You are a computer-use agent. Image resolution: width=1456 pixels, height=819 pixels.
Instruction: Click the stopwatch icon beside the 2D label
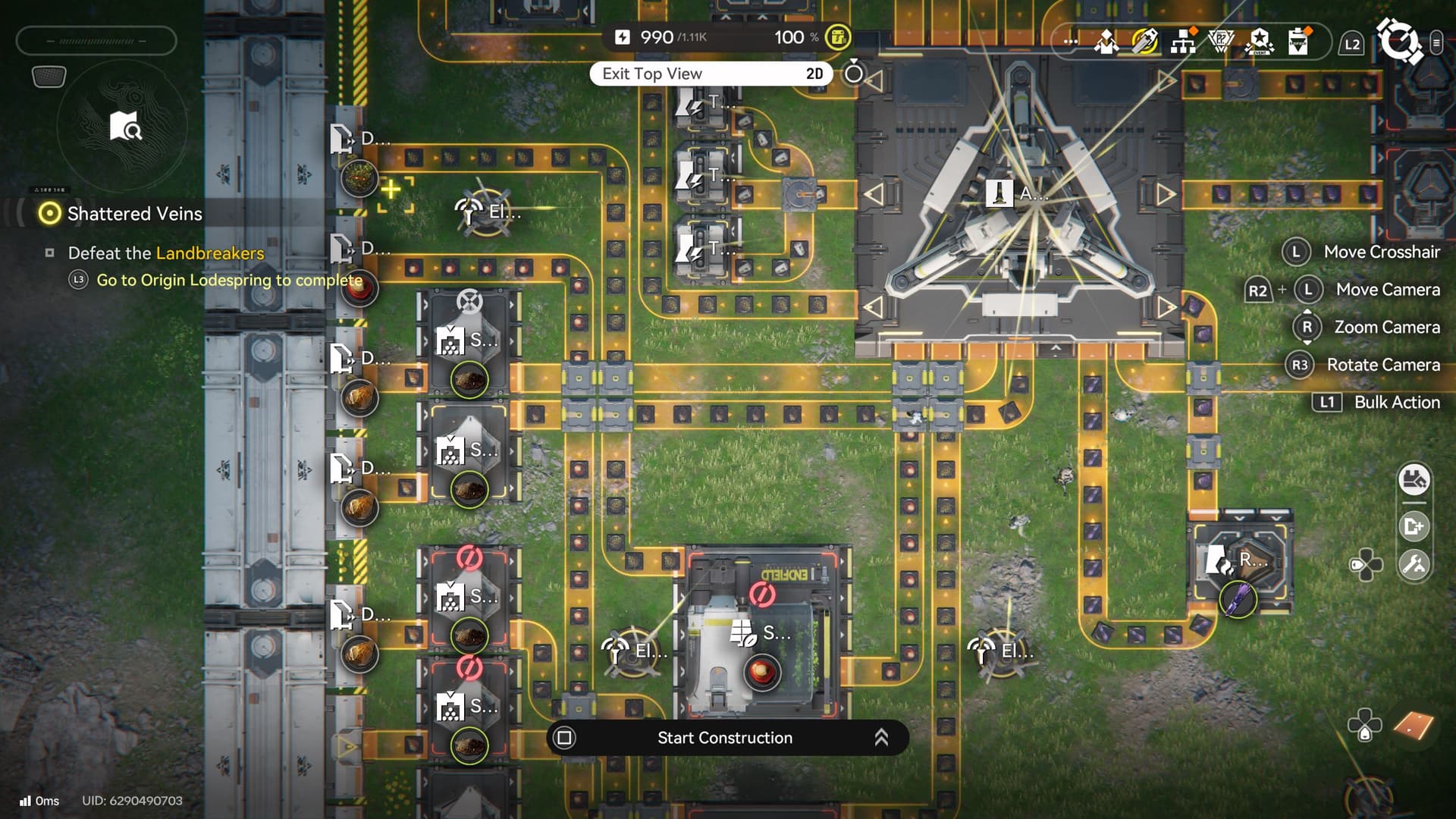coord(854,73)
